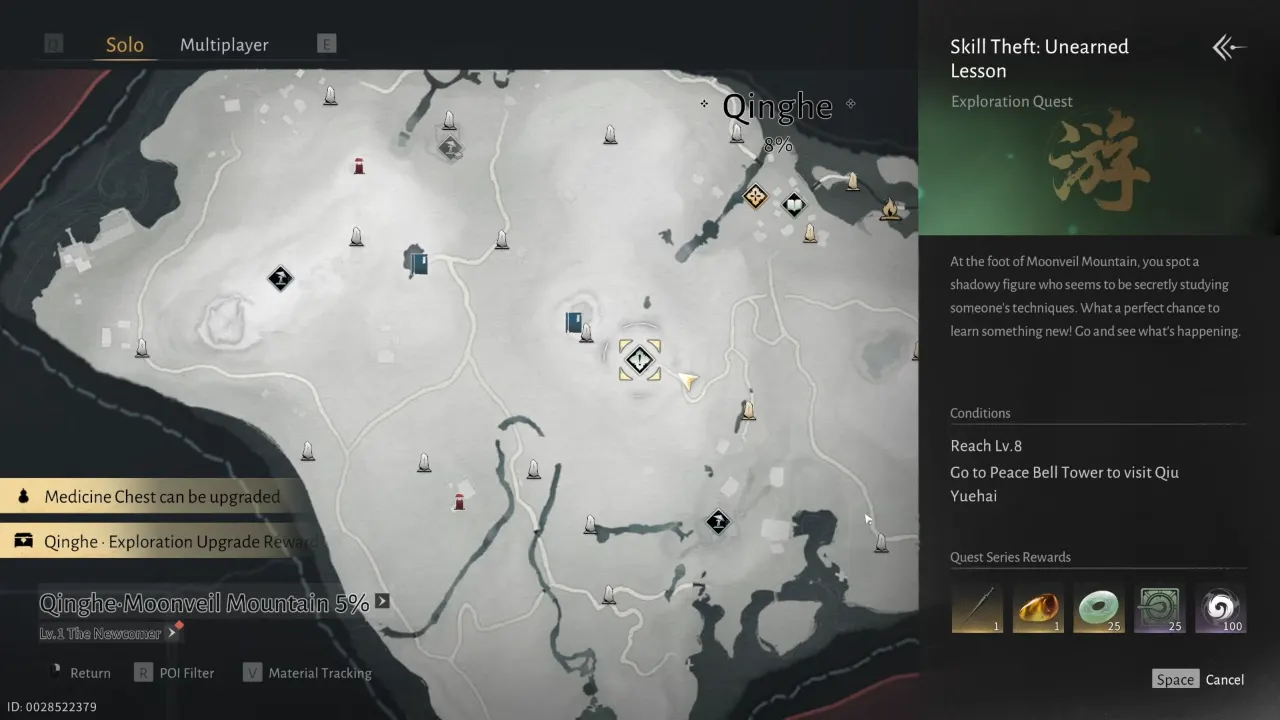
Task: Select the sword reward thumbnail under Quest Series Rewards
Action: (976, 607)
